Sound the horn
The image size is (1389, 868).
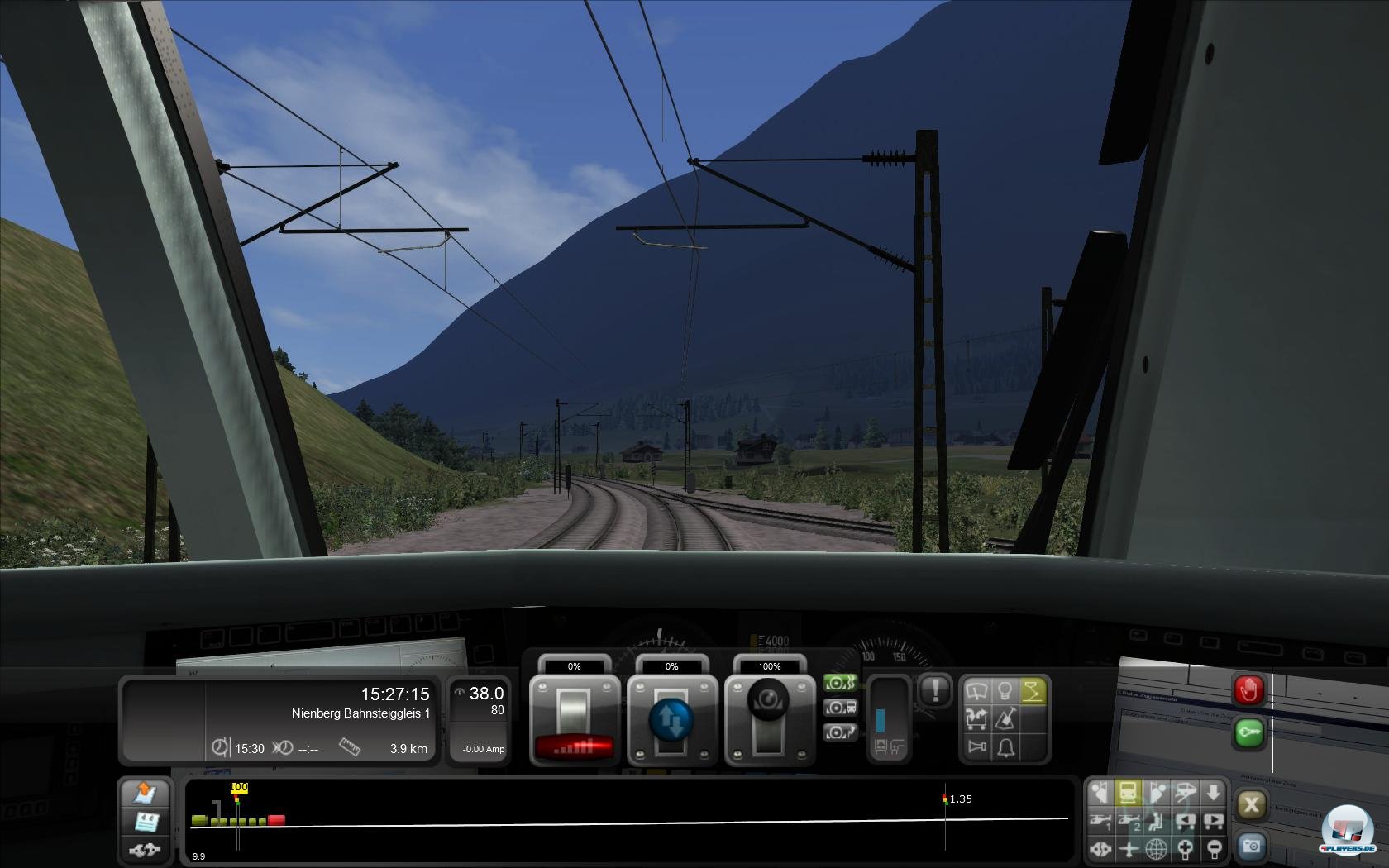[976, 746]
